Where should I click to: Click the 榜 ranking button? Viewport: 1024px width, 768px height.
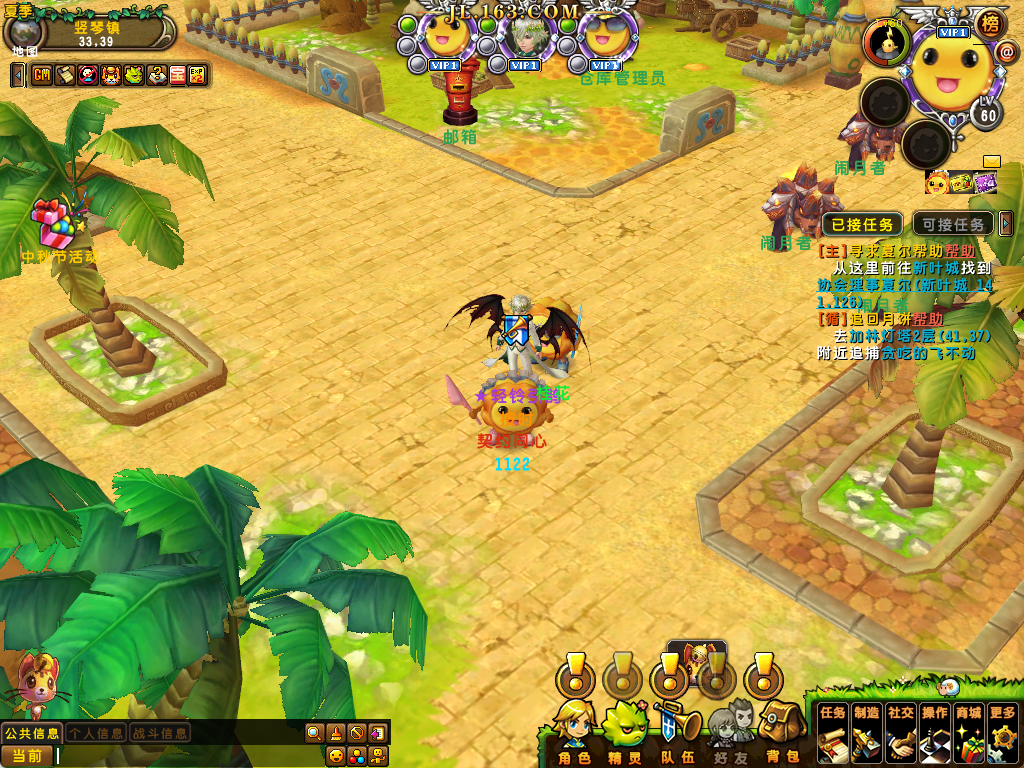pyautogui.click(x=990, y=23)
